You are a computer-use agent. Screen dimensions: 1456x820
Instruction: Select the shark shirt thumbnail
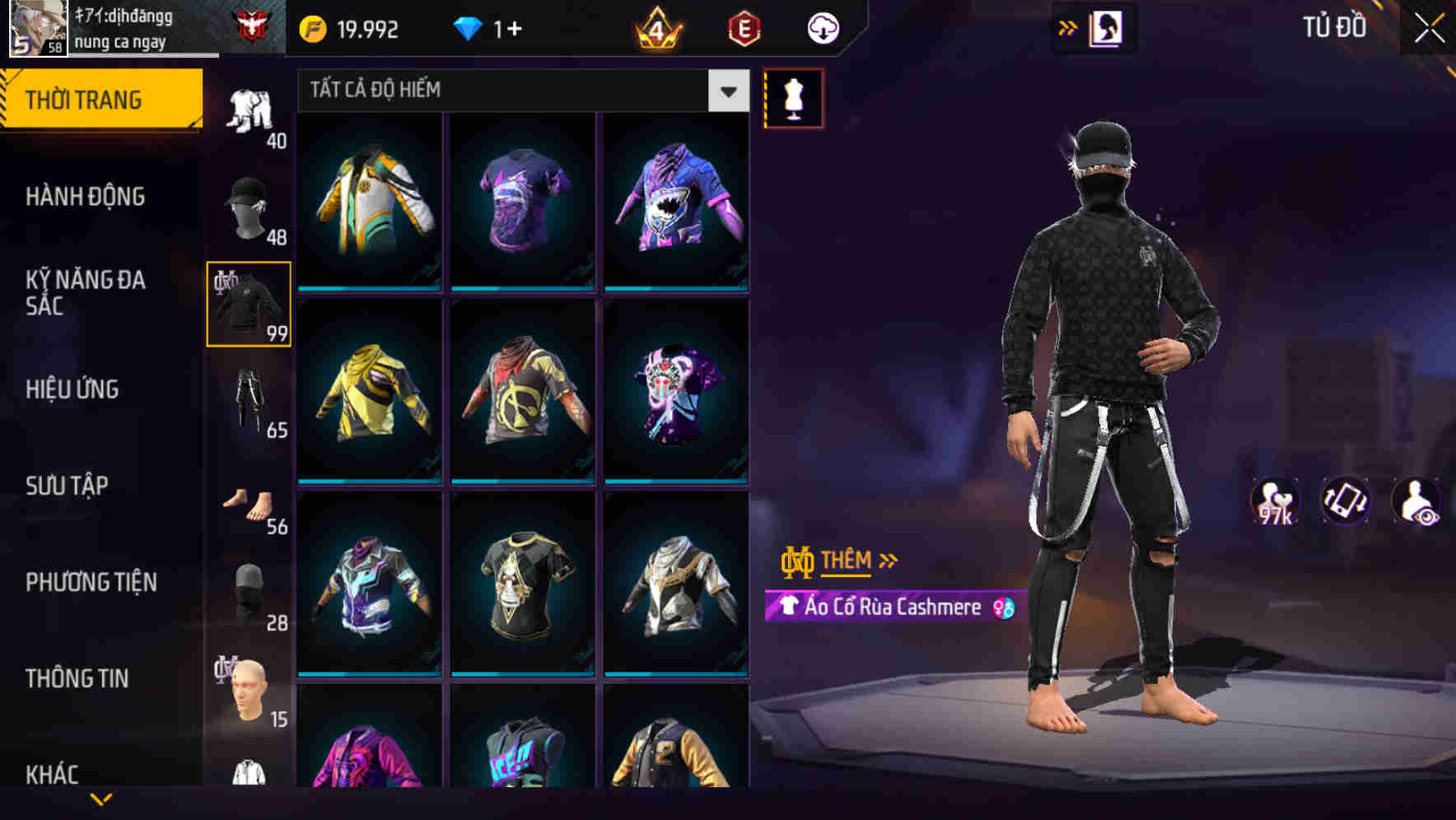pyautogui.click(x=677, y=203)
